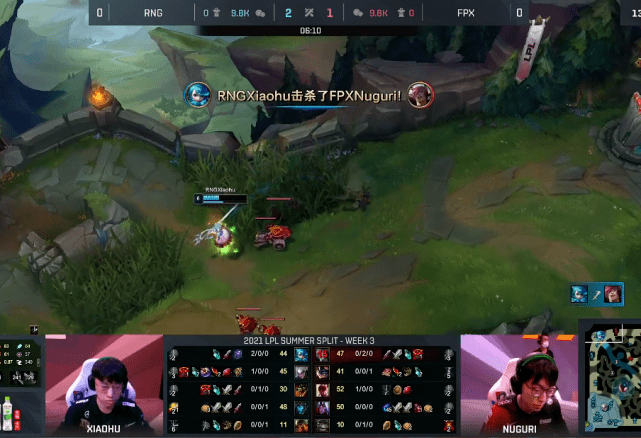This screenshot has height=438, width=641.
Task: Click the 2021 LPL Summer Split title
Action: coord(311,341)
